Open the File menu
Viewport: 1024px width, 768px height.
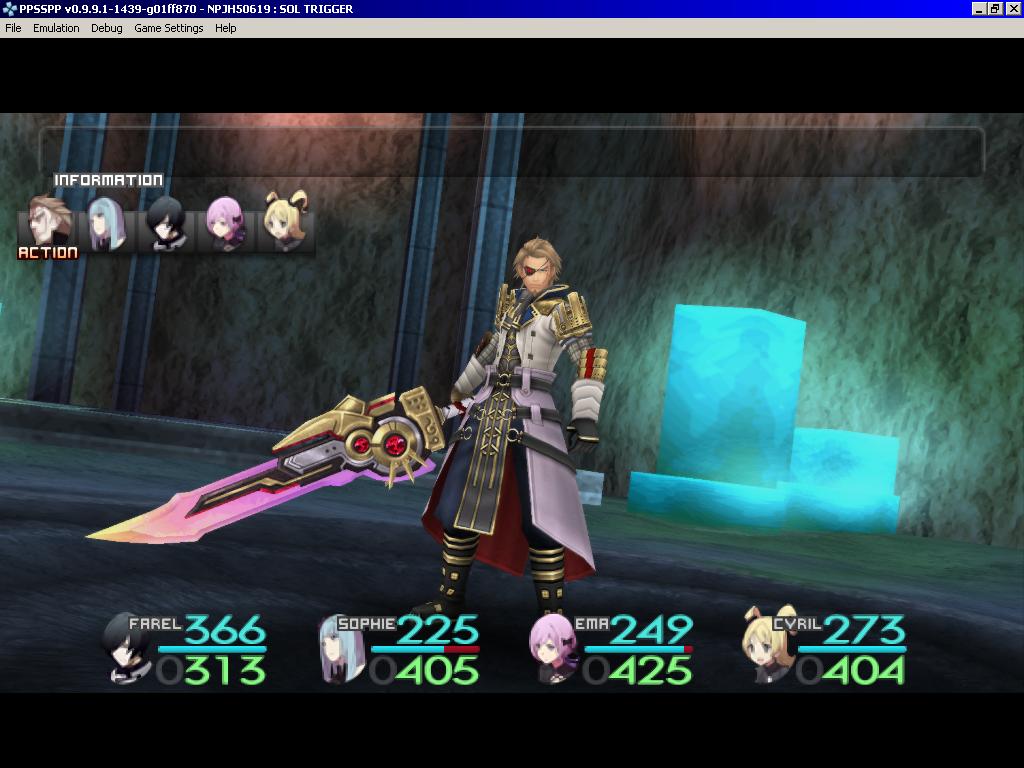(13, 28)
